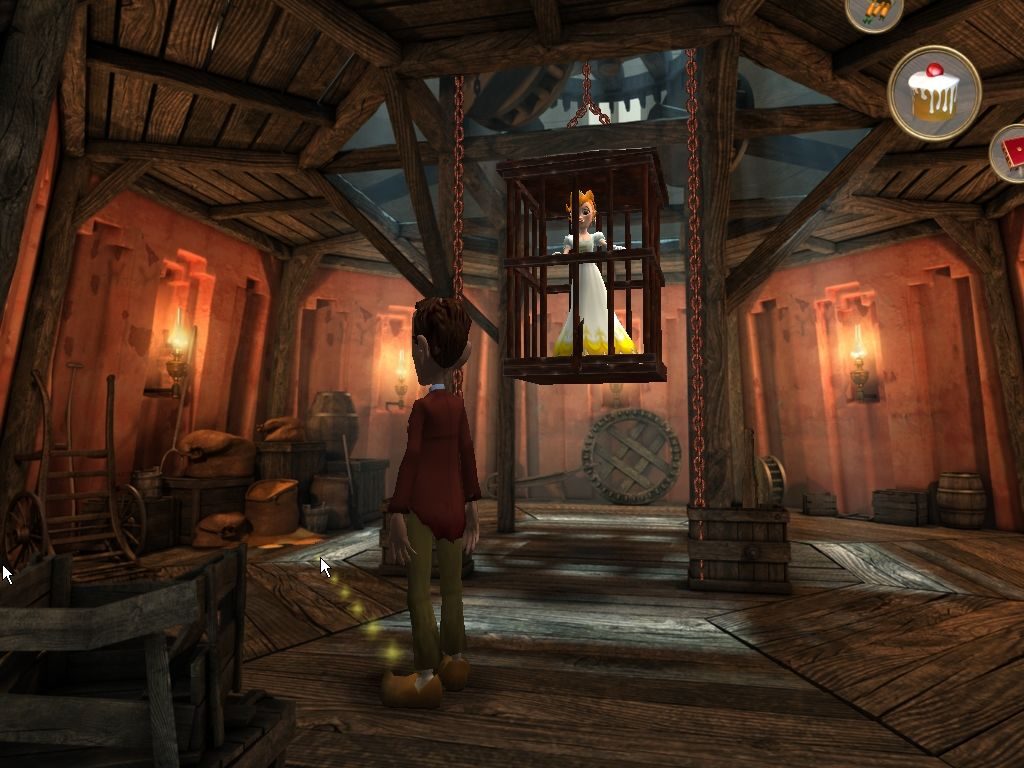The height and width of the screenshot is (768, 1024).
Task: Pick the carrots inventory item
Action: [873, 11]
